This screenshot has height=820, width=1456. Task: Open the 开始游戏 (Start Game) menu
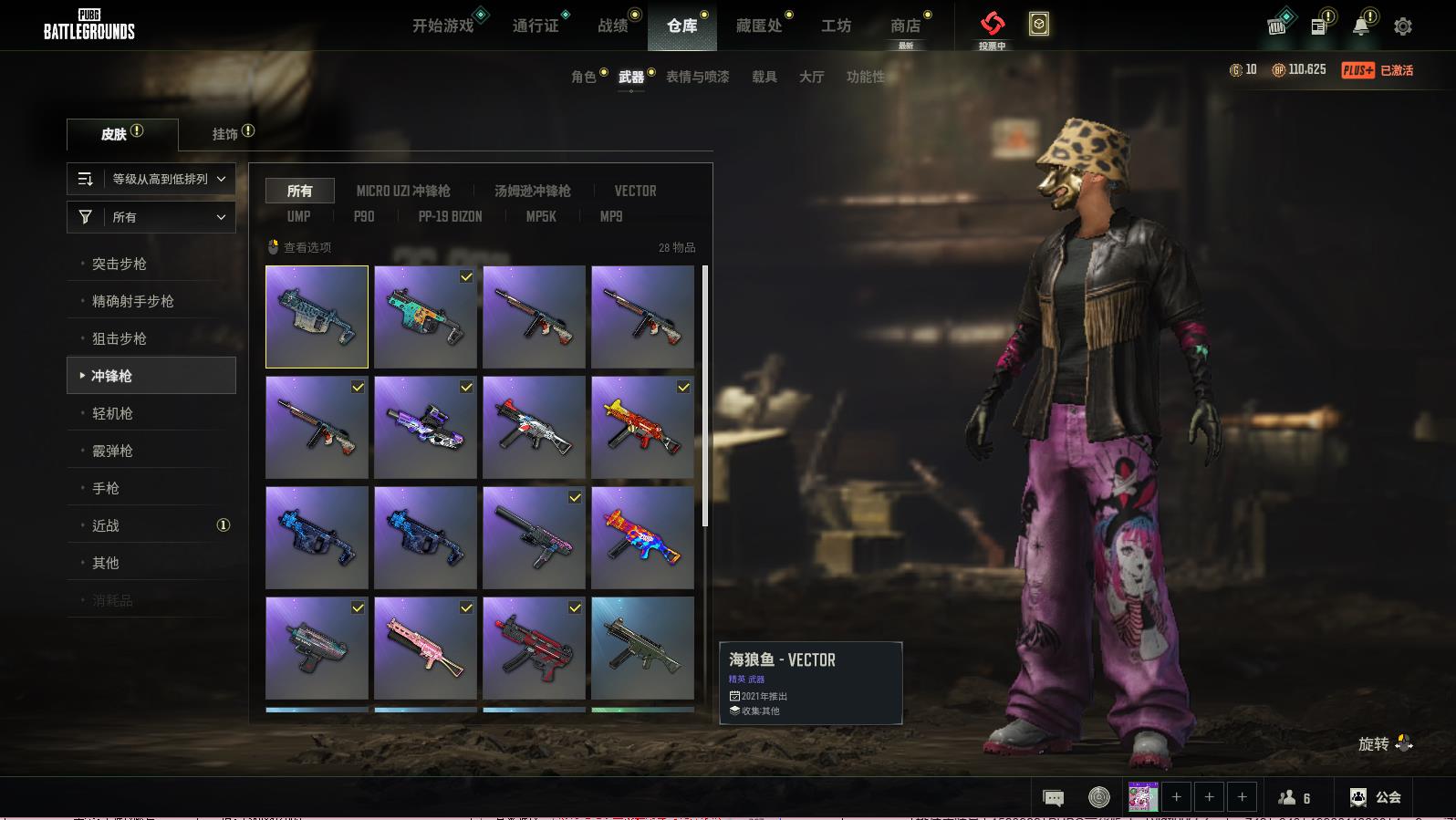(443, 26)
